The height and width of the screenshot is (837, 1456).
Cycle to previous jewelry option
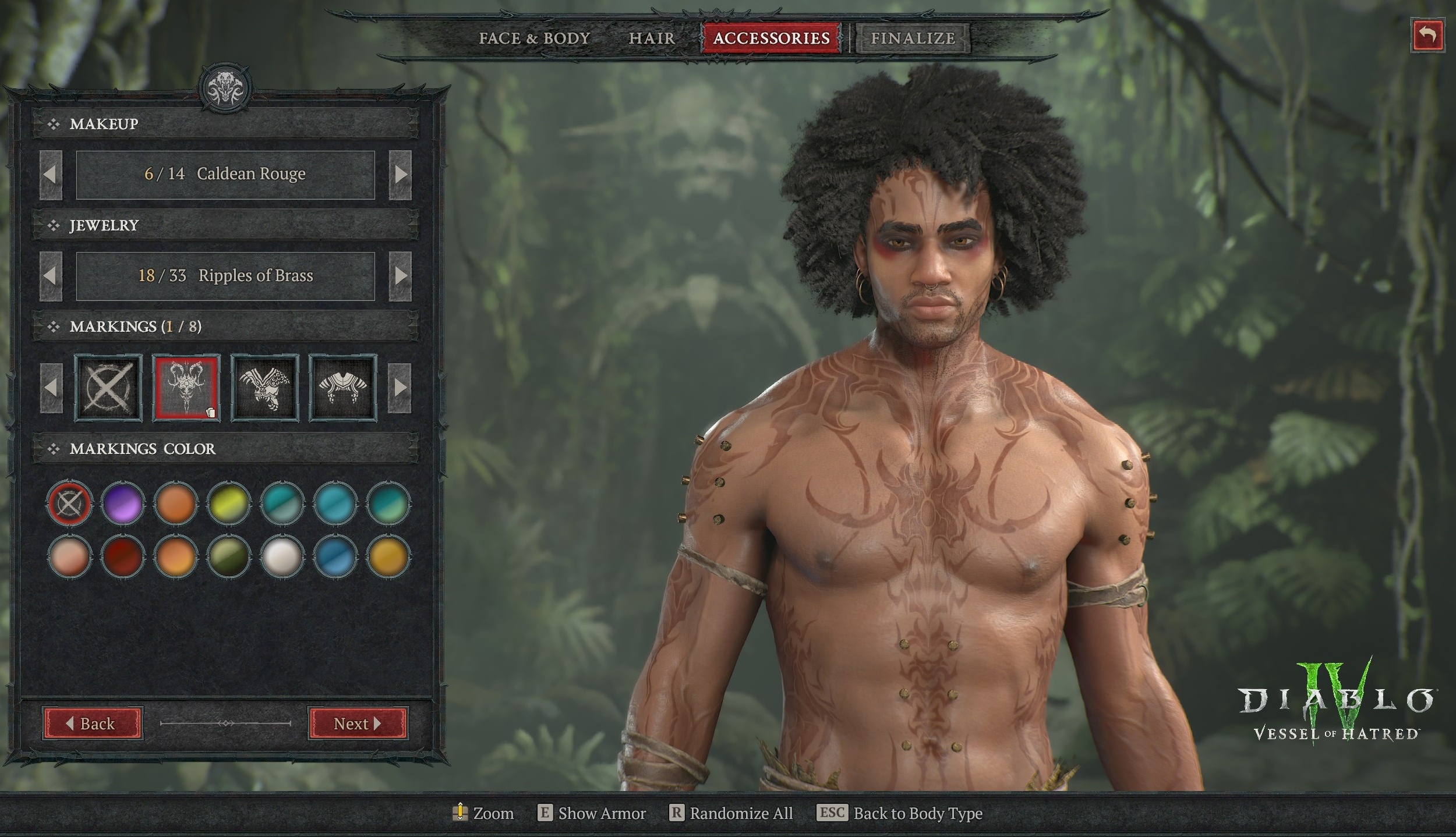click(x=51, y=276)
